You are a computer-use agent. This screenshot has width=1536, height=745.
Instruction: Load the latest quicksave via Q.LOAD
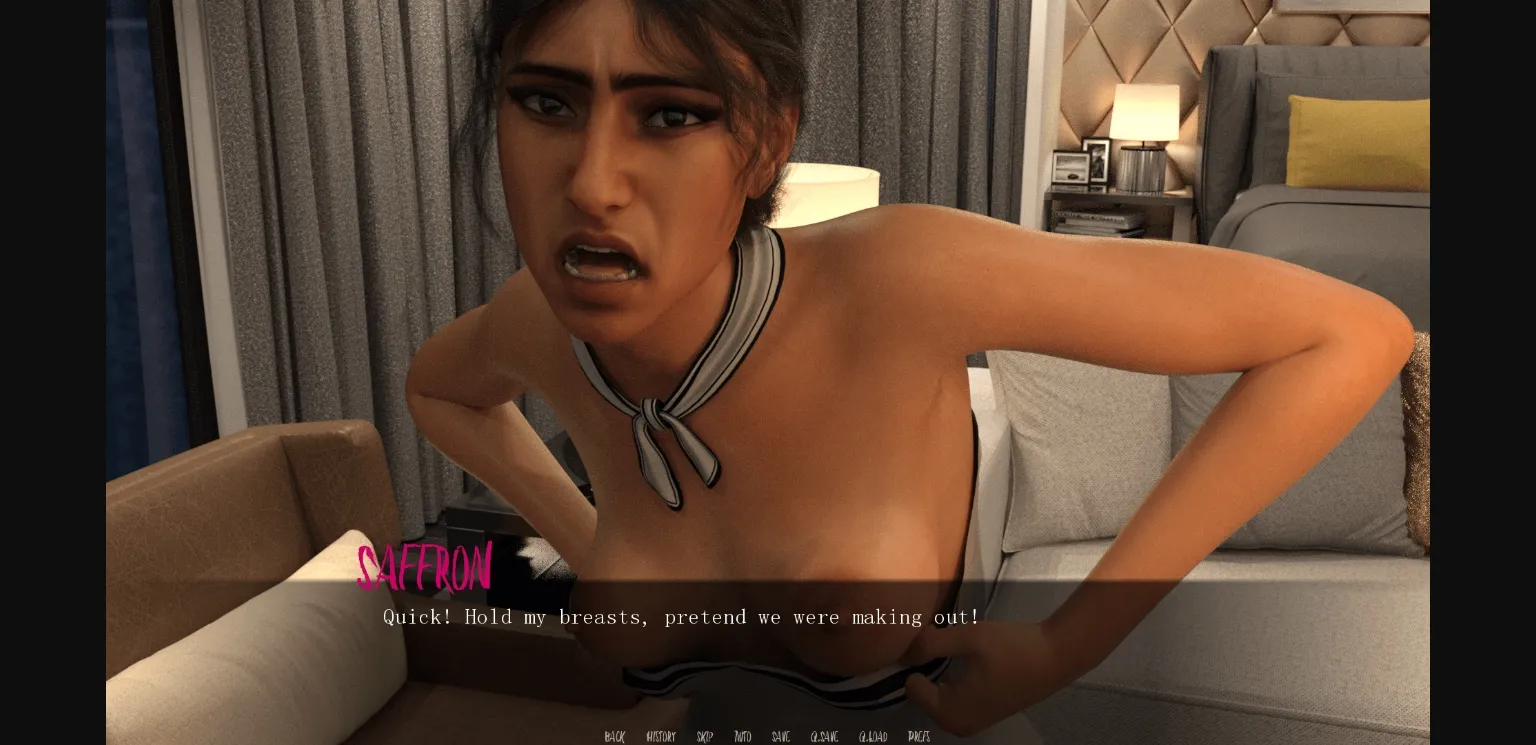pyautogui.click(x=871, y=737)
